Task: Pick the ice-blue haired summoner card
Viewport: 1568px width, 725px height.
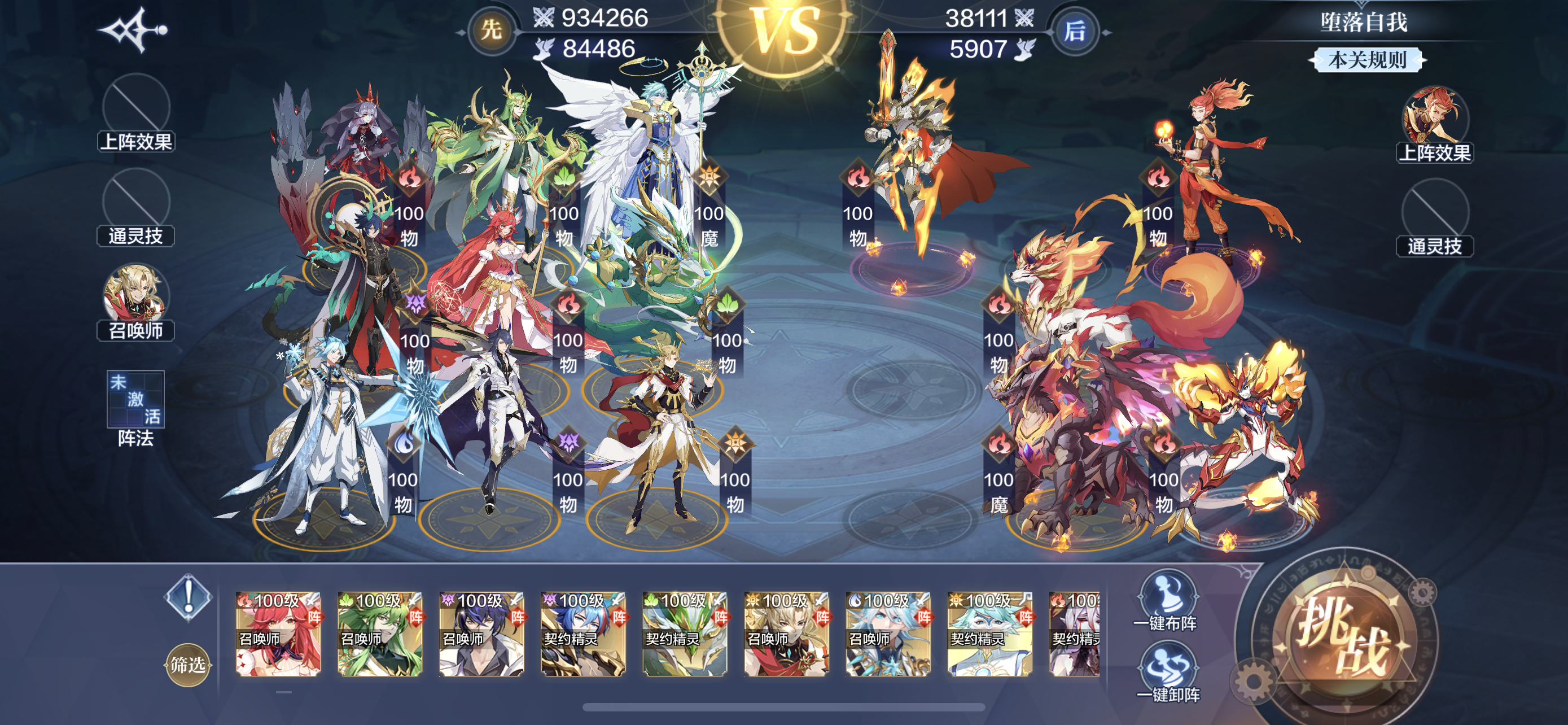Action: click(888, 634)
